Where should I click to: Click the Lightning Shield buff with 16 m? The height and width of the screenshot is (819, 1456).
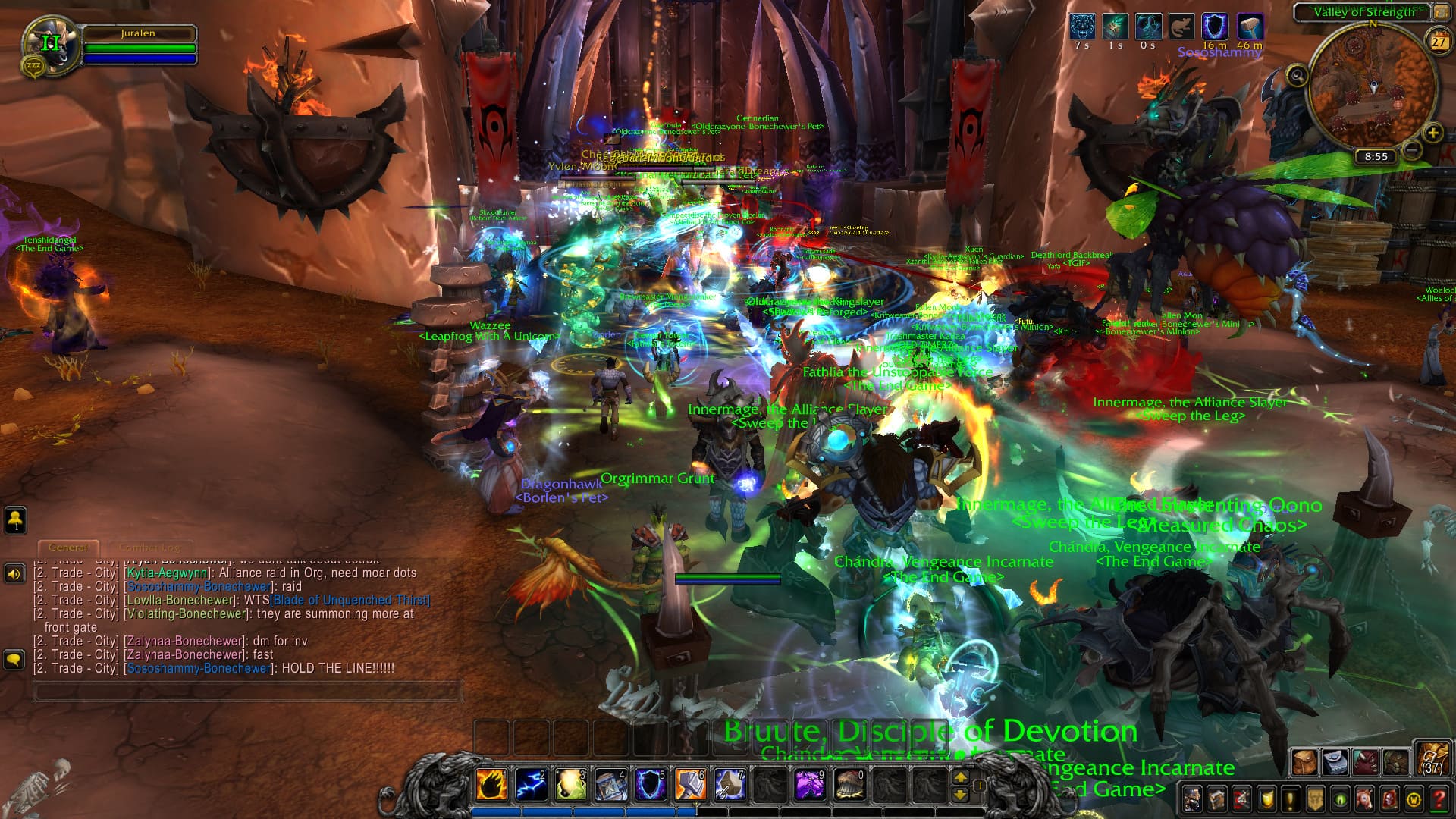pyautogui.click(x=1215, y=27)
